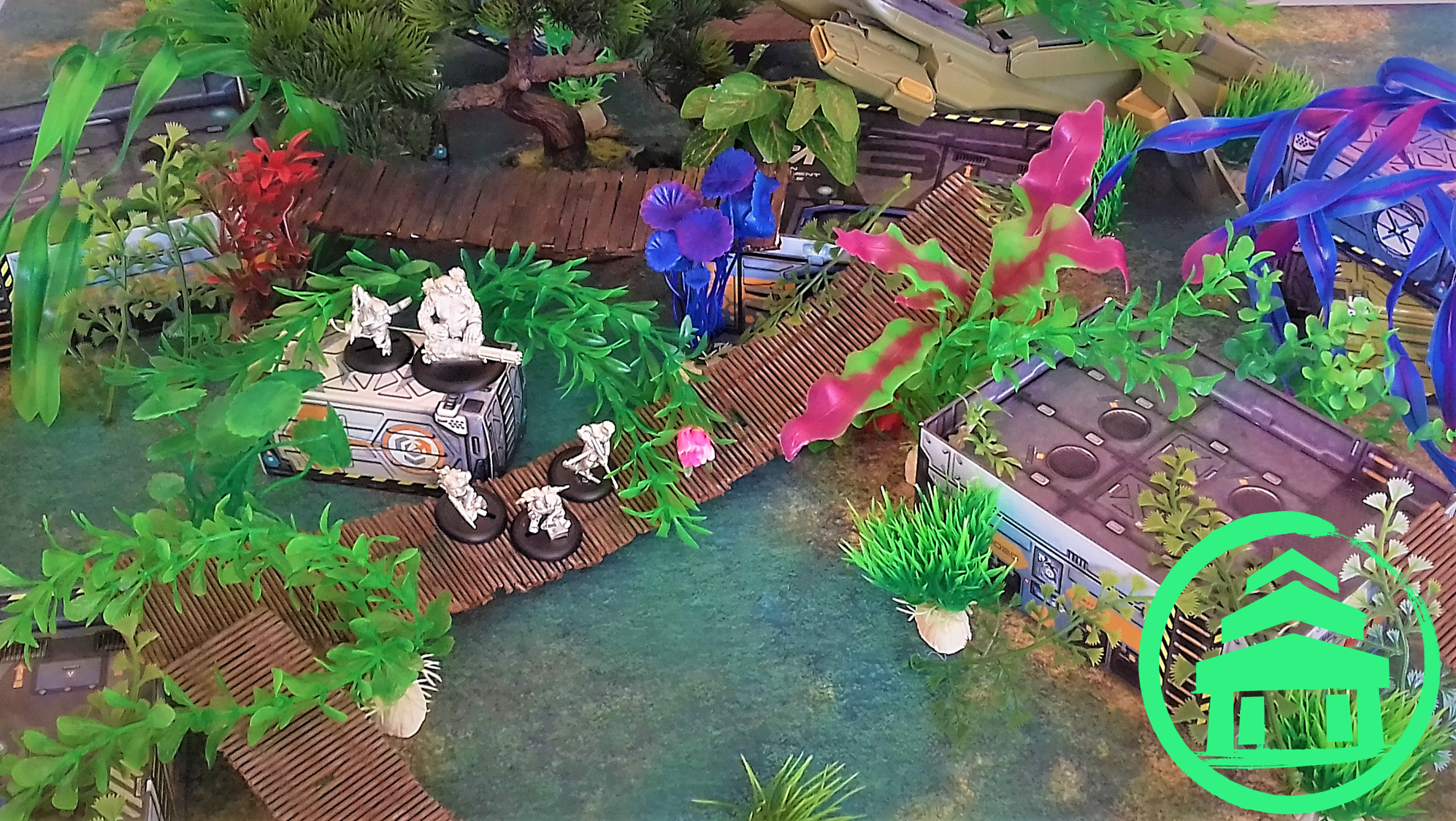Click the green house logo watermark
Screen dimensions: 1456x821
pyautogui.click(x=1290, y=662)
